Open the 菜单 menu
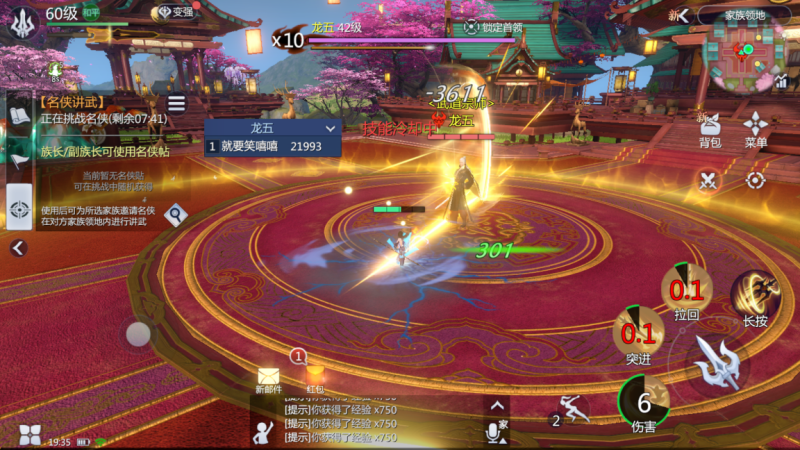Screen dimensions: 800x450 756,129
